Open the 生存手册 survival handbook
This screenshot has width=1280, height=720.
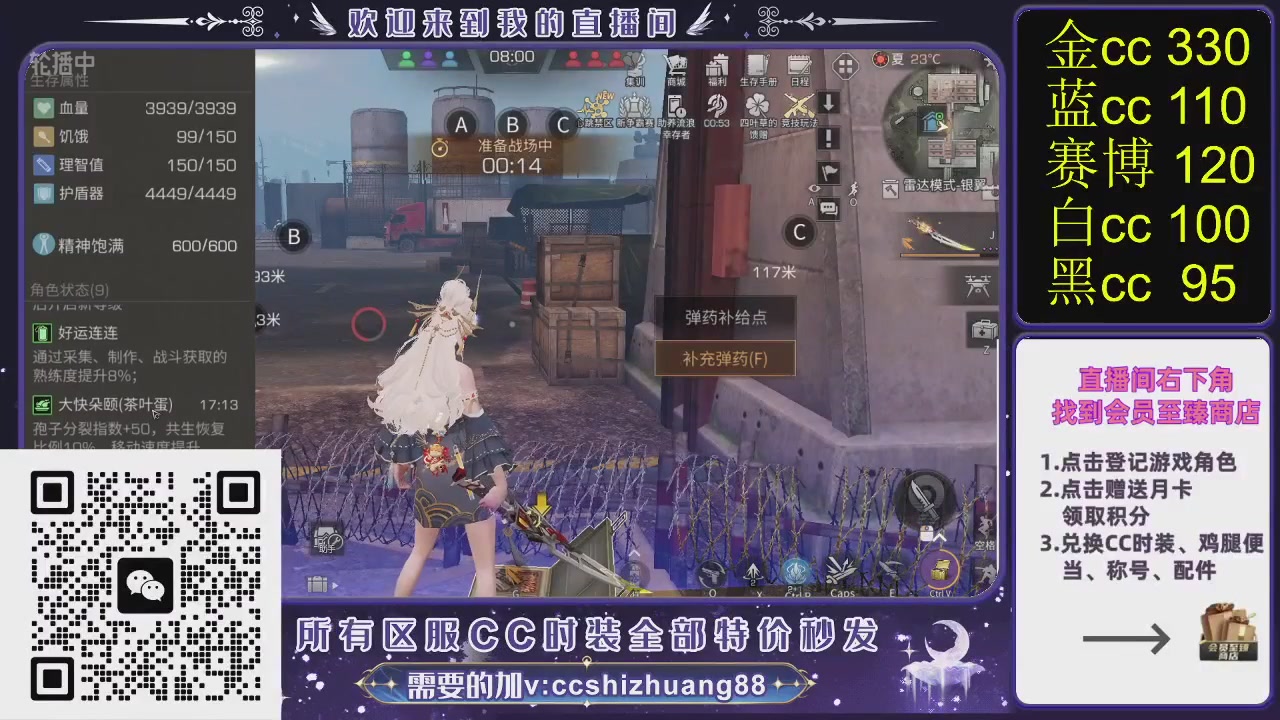[x=757, y=68]
